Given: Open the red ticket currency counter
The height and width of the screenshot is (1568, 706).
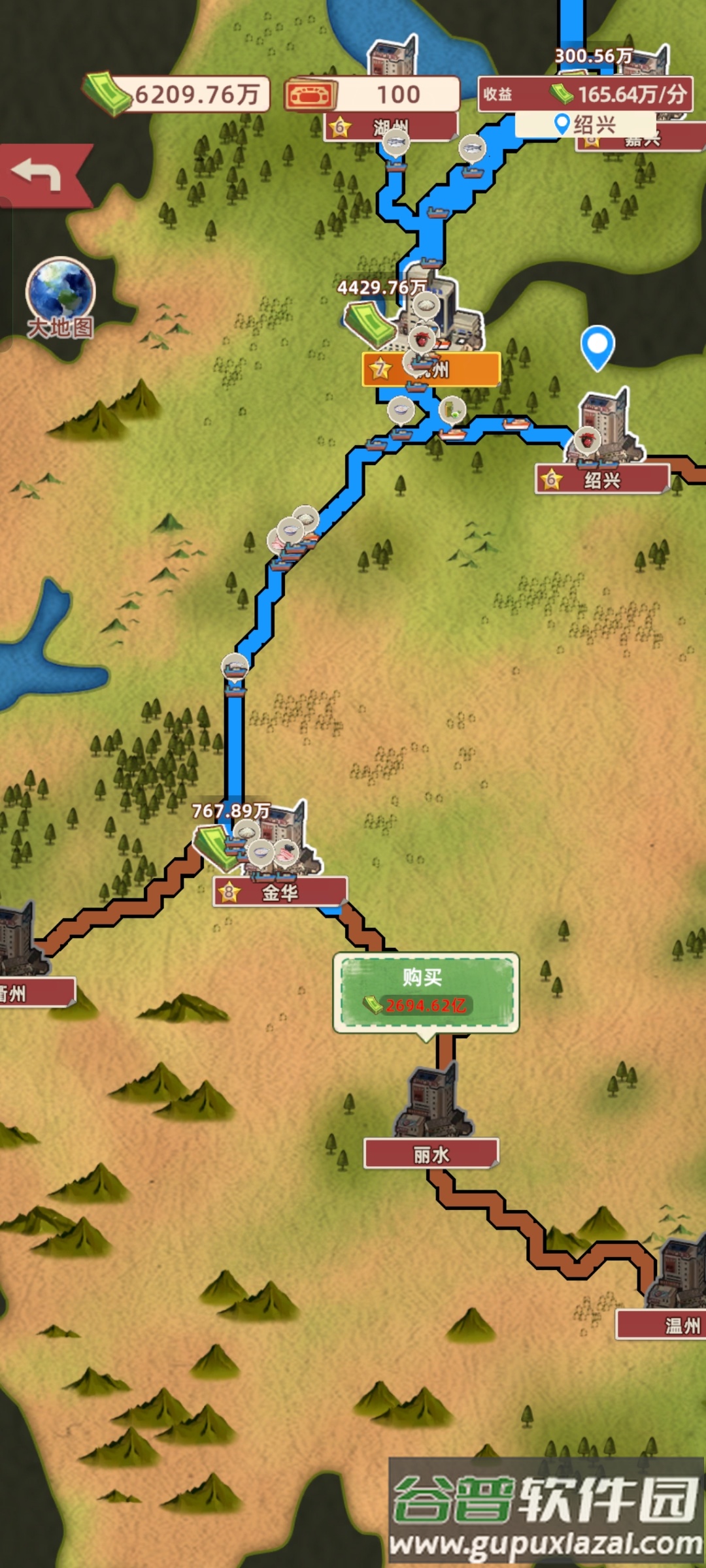Looking at the screenshot, I should tap(373, 95).
